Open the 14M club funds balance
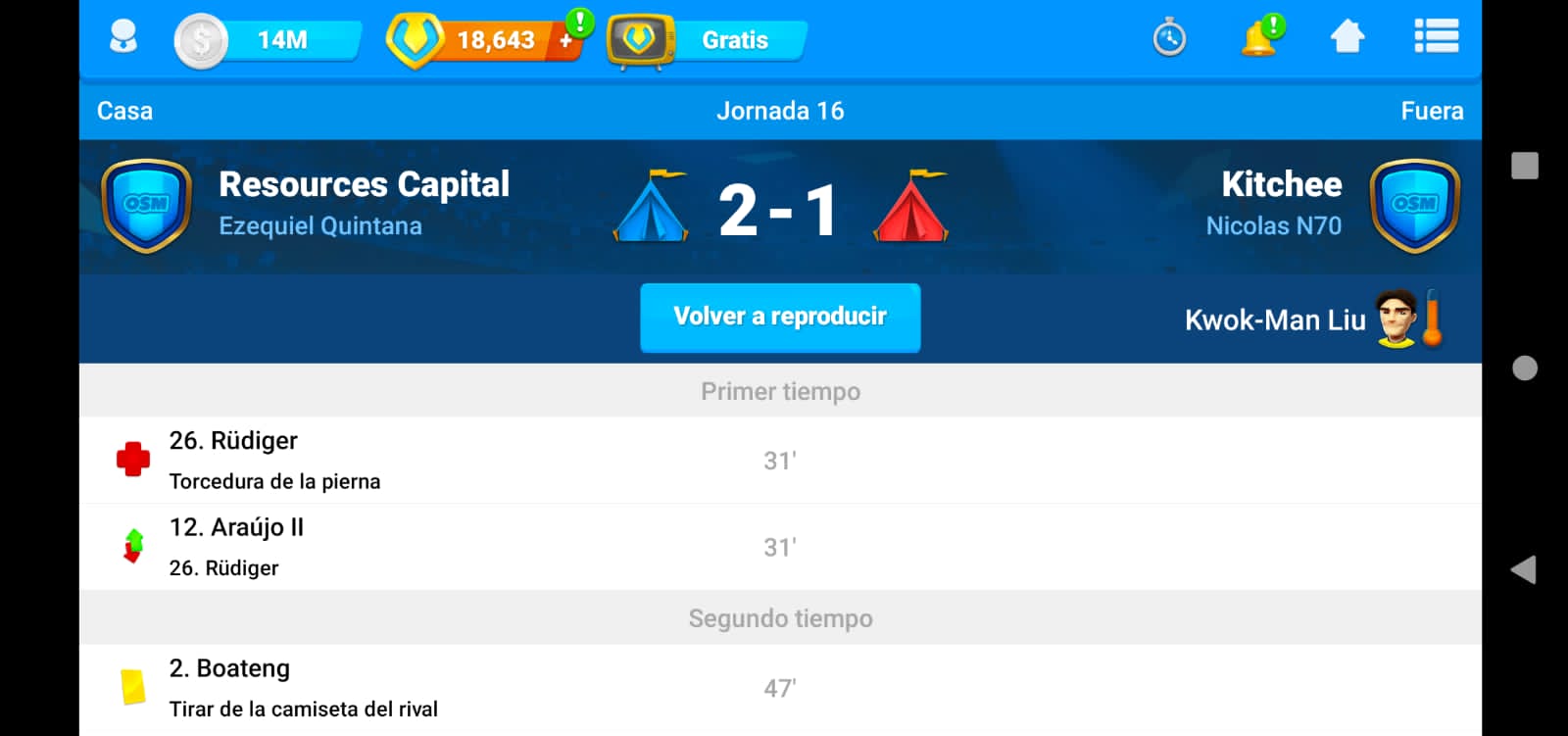 tap(268, 40)
